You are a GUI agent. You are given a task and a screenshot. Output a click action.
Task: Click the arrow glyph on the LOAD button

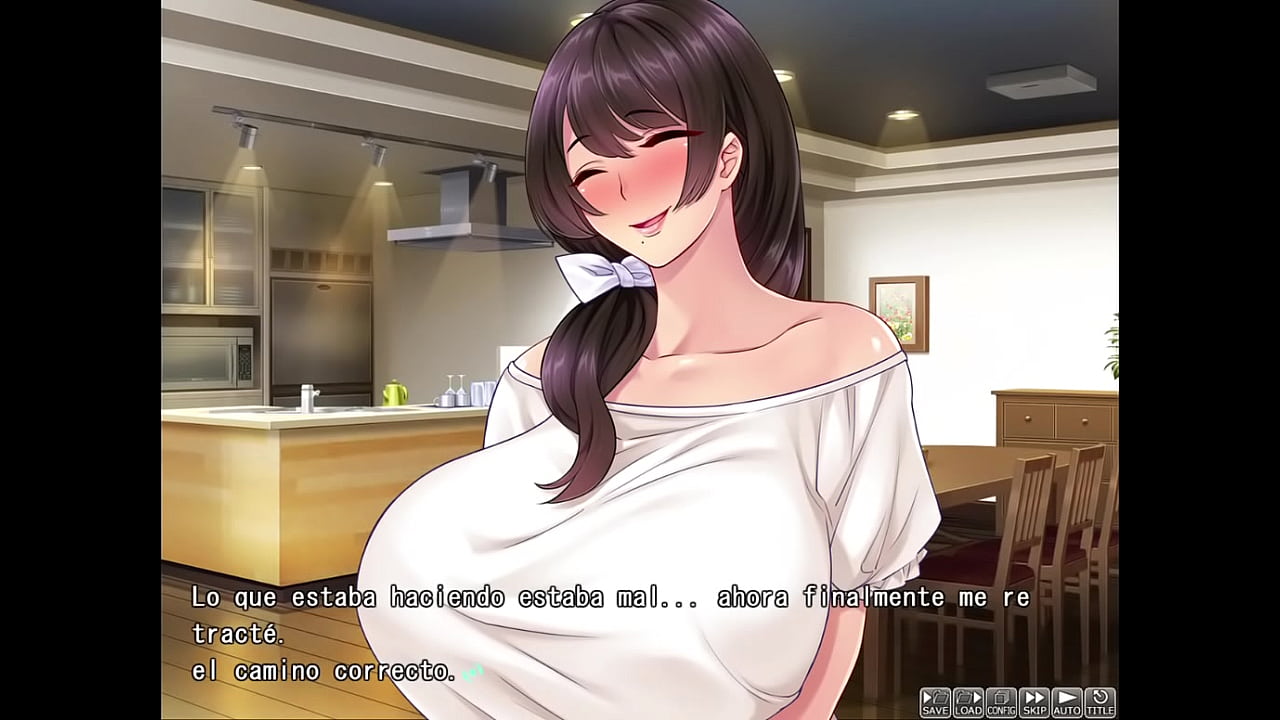976,697
